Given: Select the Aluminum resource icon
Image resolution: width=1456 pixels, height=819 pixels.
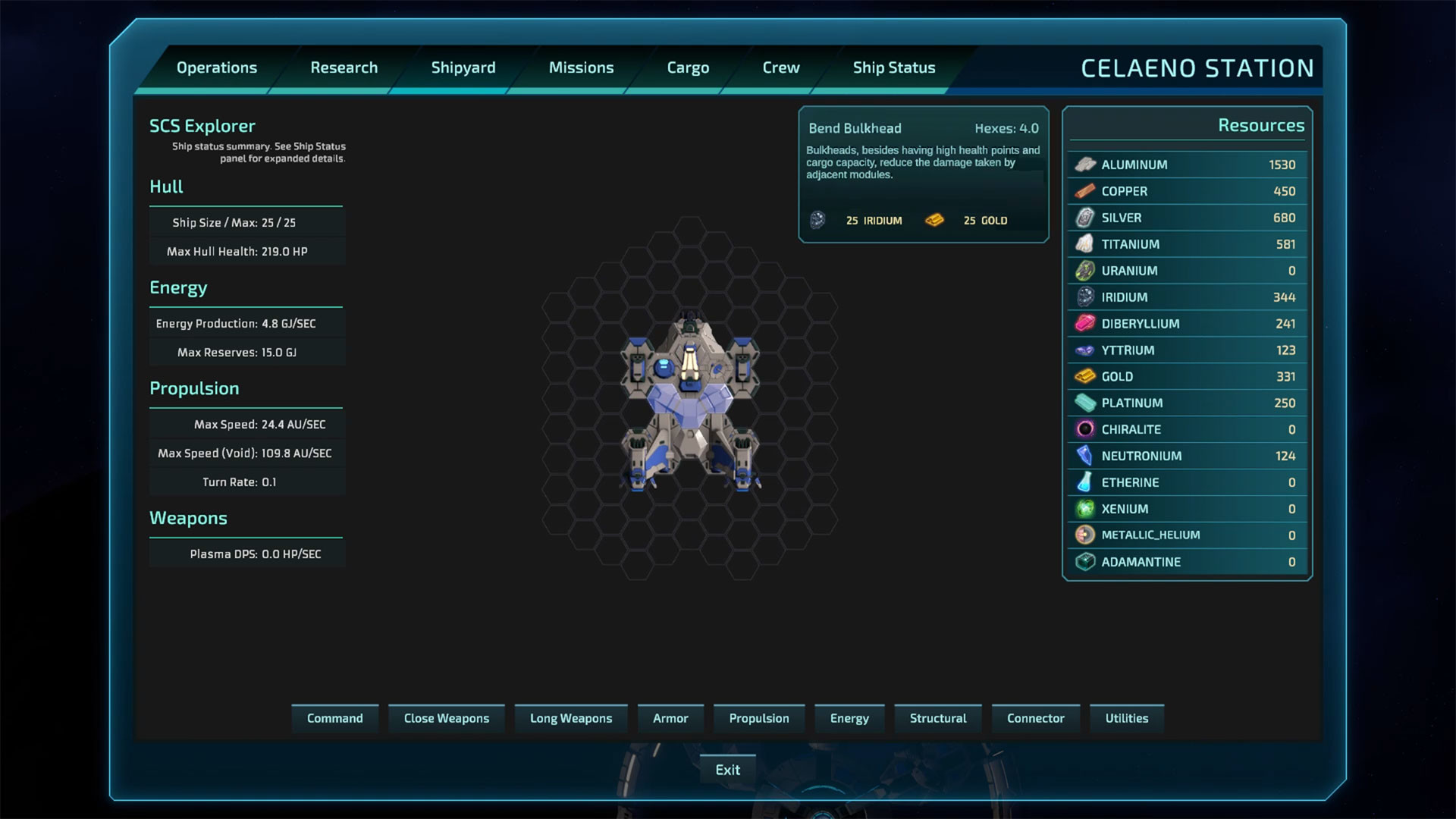Looking at the screenshot, I should (x=1086, y=165).
